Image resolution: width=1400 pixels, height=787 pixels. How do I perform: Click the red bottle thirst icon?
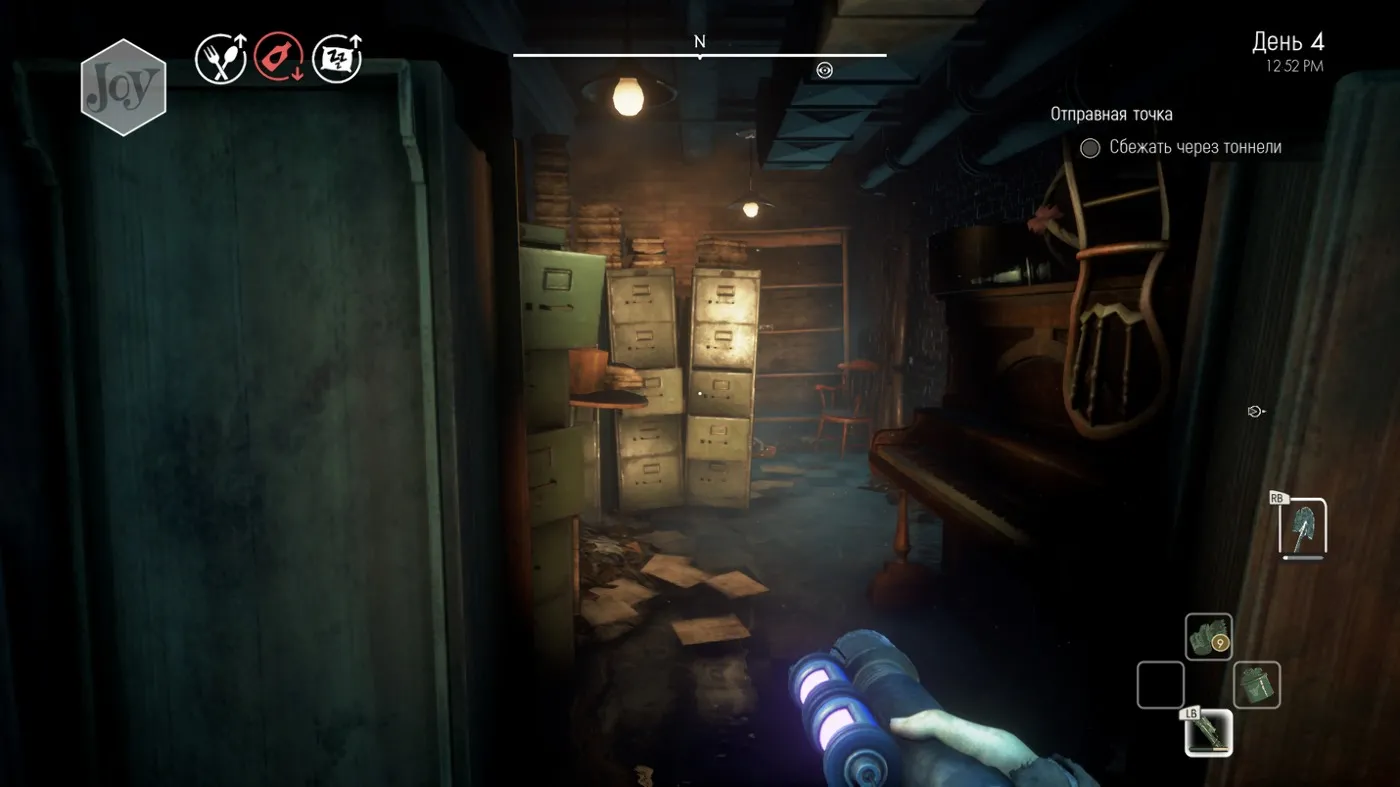click(279, 59)
